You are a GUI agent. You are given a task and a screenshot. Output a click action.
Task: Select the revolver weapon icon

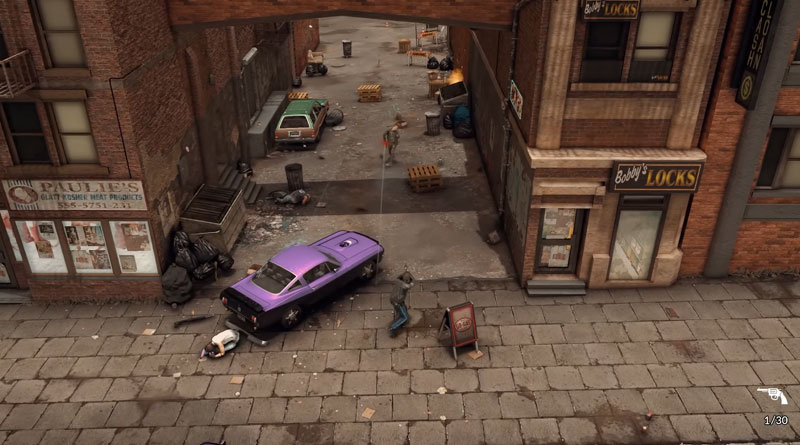pyautogui.click(x=771, y=397)
